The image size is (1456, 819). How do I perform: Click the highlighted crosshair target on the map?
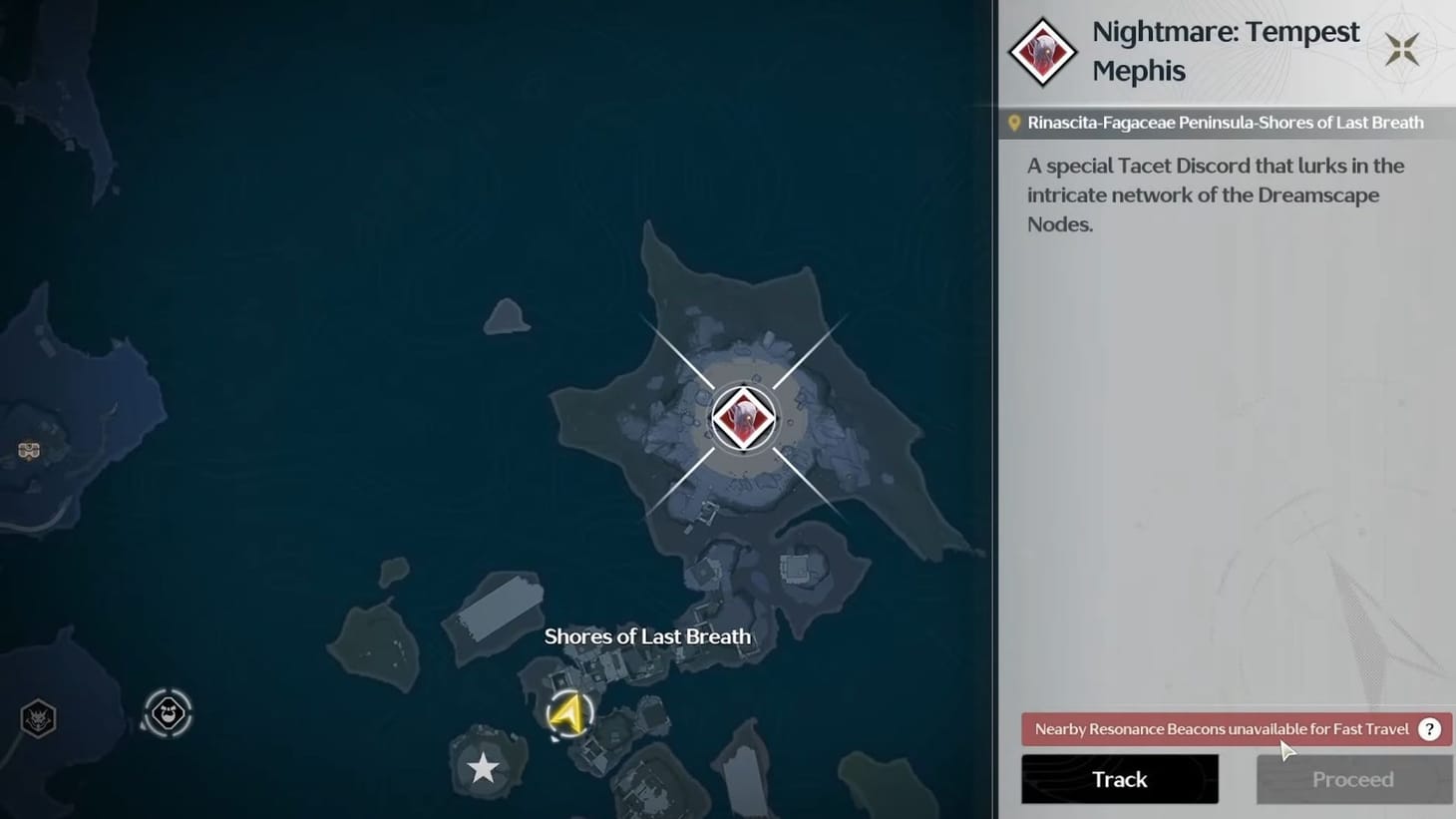point(743,417)
